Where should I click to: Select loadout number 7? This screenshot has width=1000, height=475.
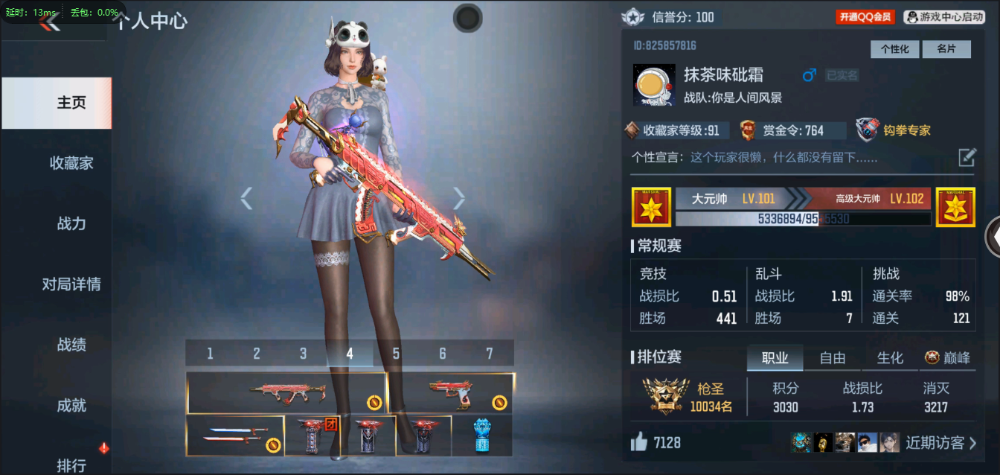[489, 353]
